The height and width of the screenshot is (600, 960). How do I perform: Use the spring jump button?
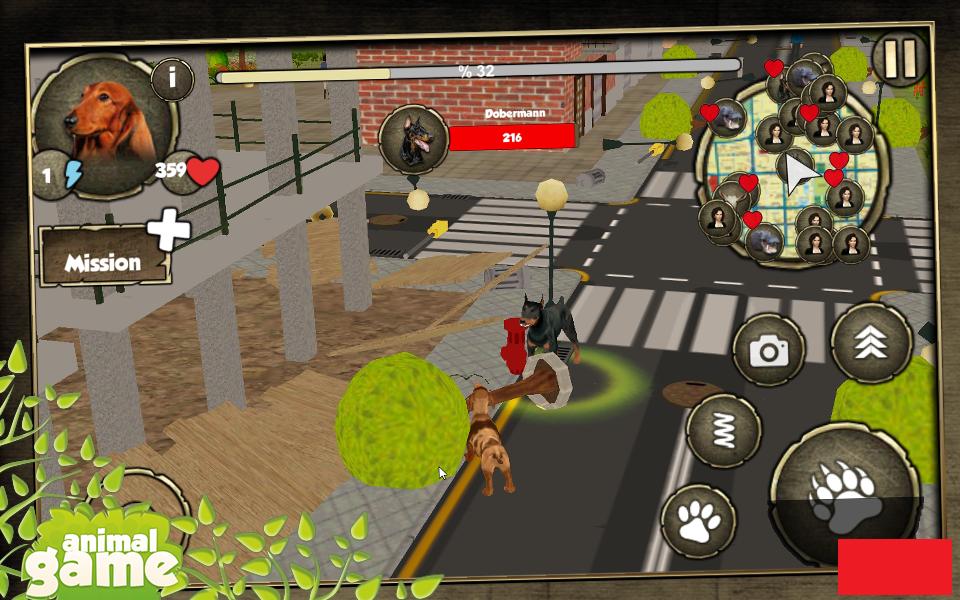tap(724, 430)
